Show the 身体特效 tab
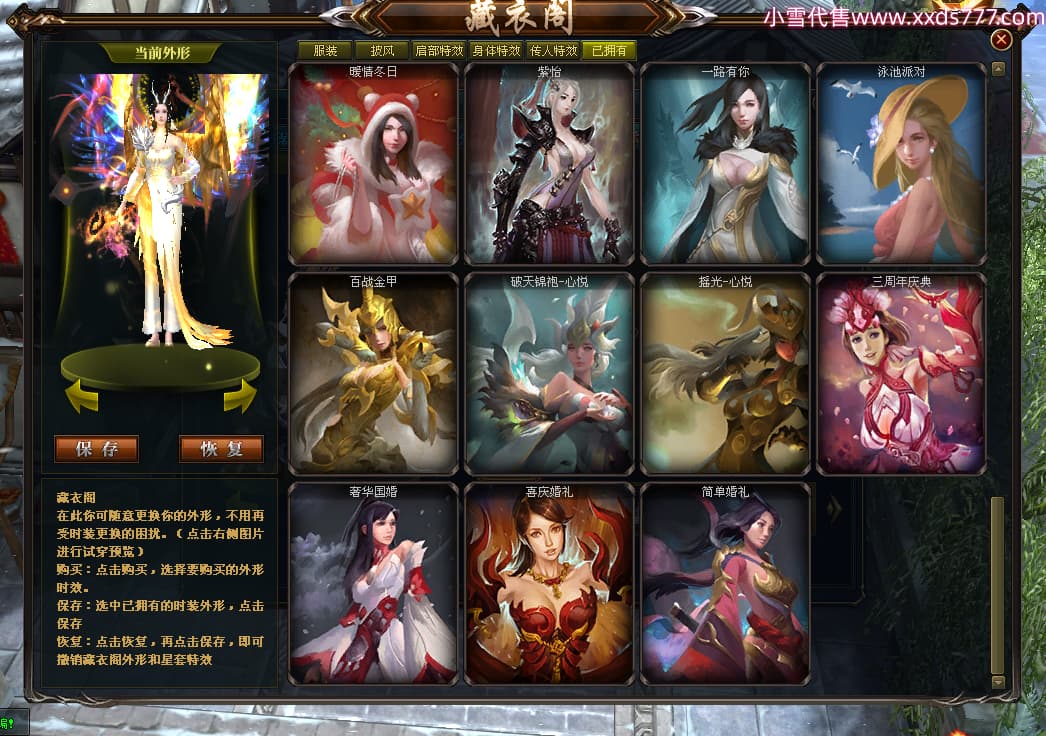The image size is (1046, 736). [x=495, y=50]
